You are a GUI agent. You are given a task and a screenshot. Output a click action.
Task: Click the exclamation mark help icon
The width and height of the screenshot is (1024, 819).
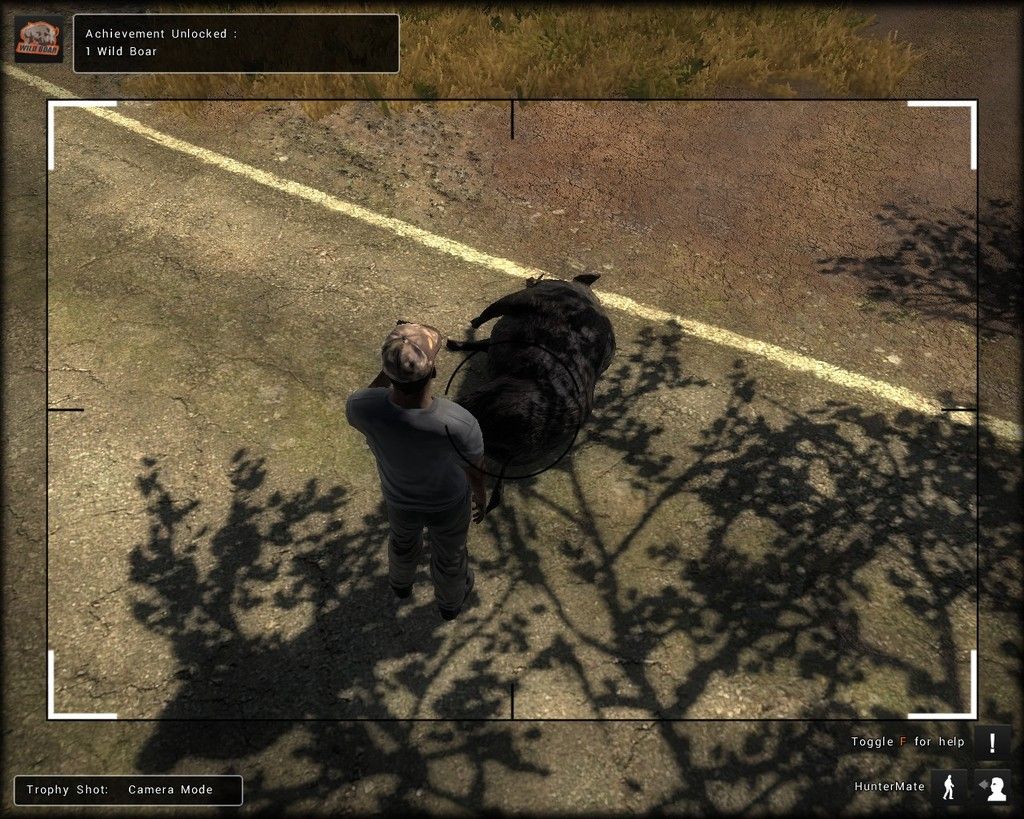click(x=992, y=743)
